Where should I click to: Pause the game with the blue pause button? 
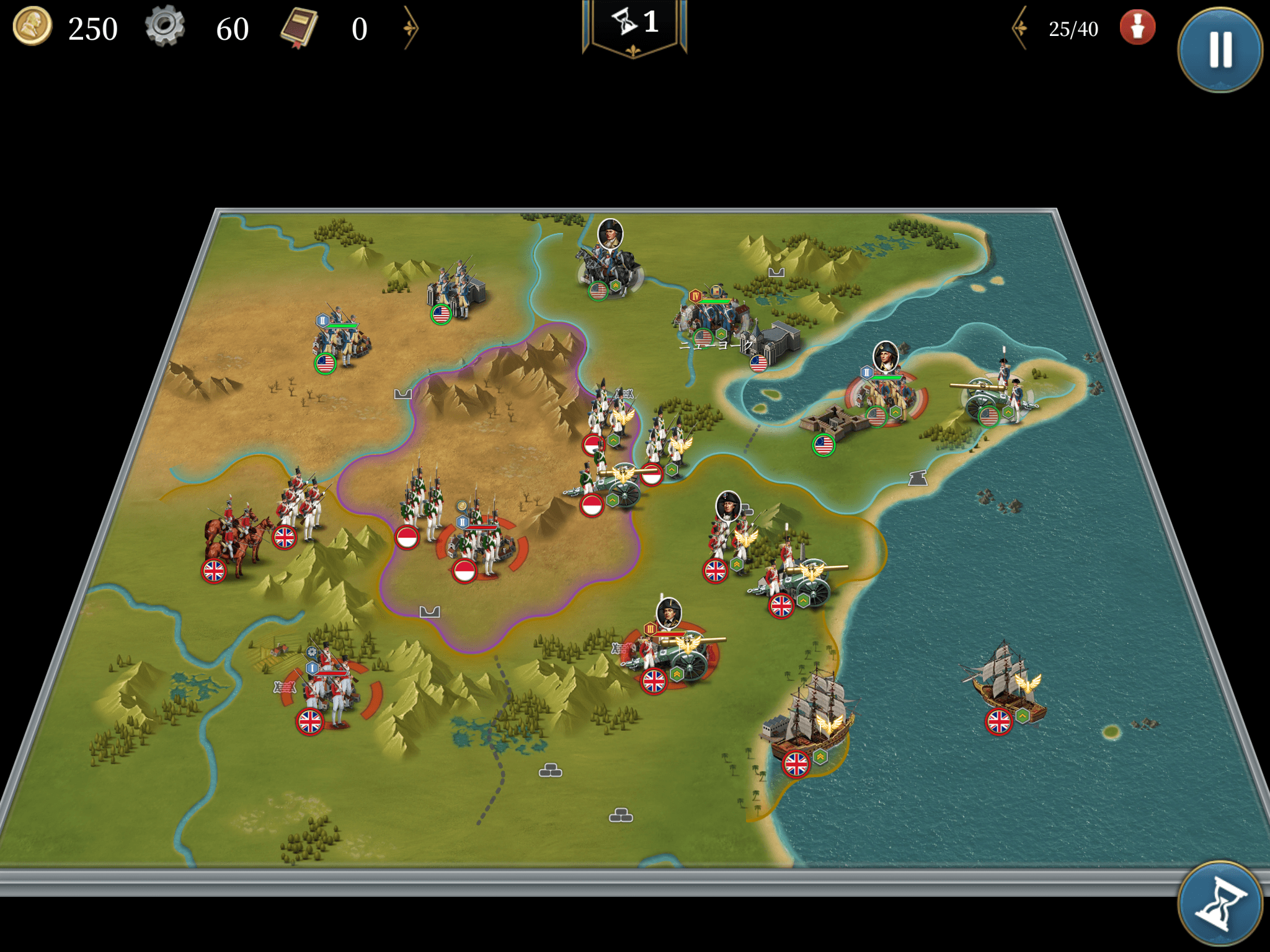(1219, 50)
